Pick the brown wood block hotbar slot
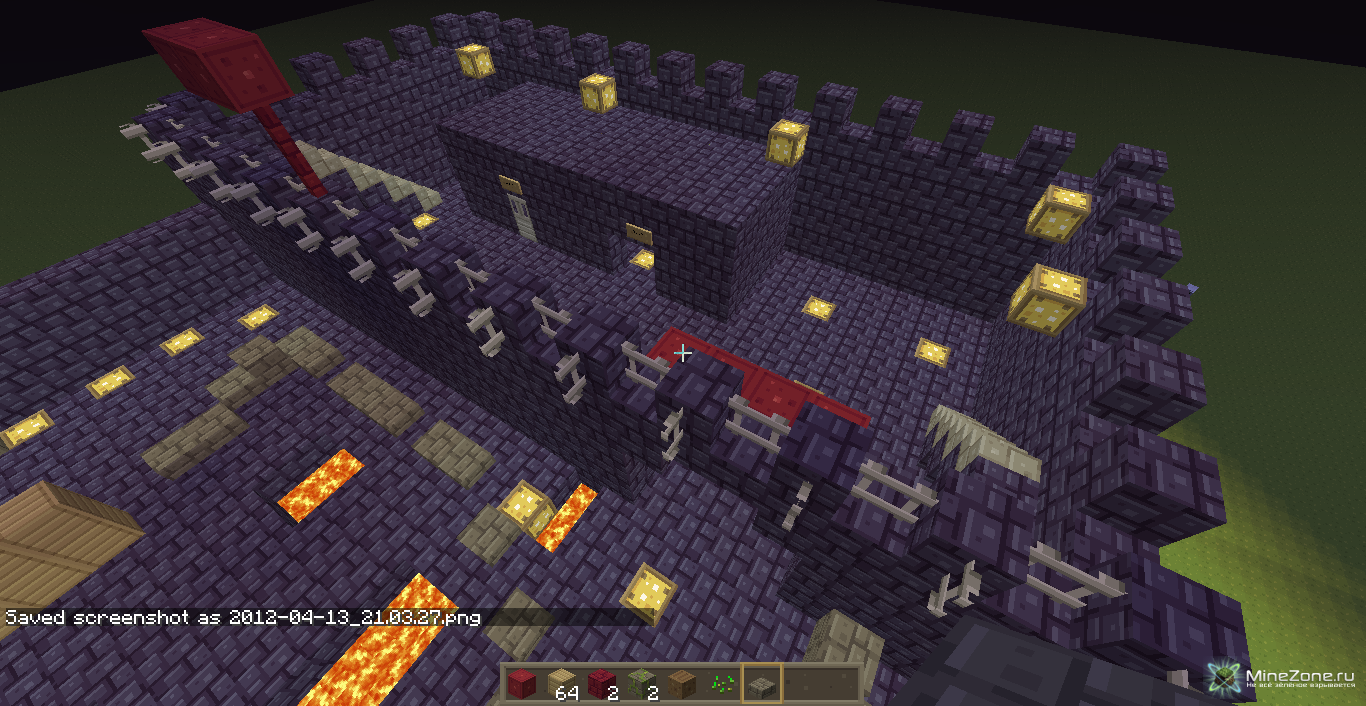Screen dimensions: 1366x706 coord(680,684)
